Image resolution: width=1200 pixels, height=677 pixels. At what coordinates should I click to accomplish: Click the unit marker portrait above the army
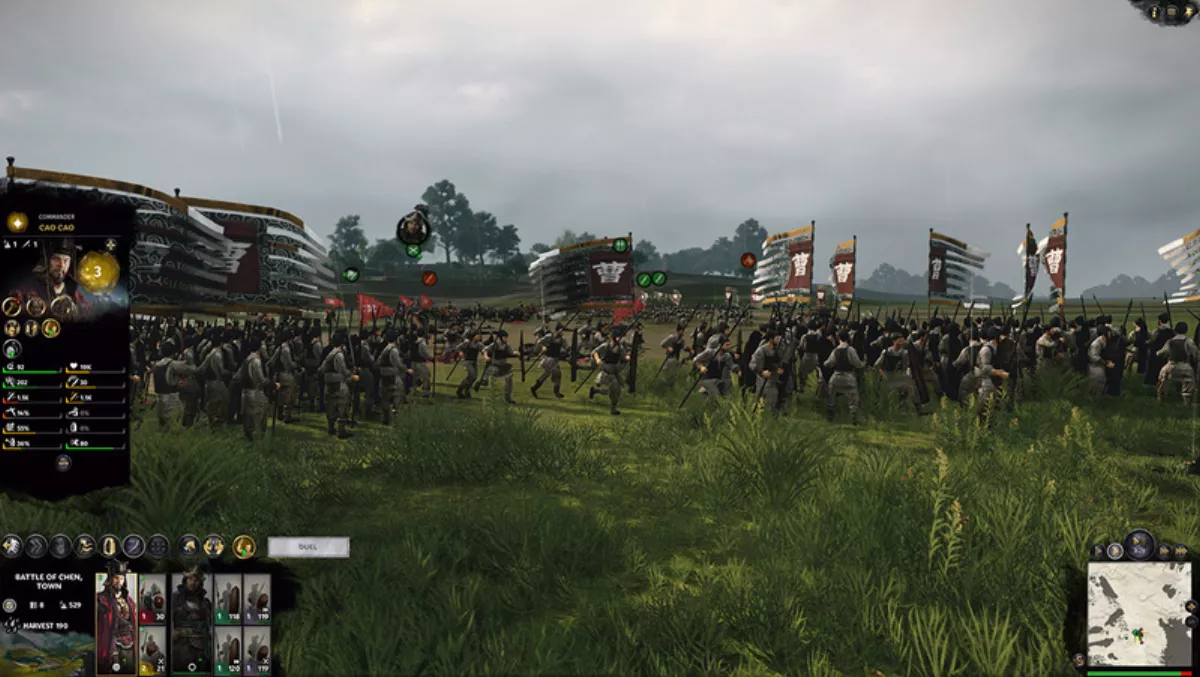[x=413, y=228]
